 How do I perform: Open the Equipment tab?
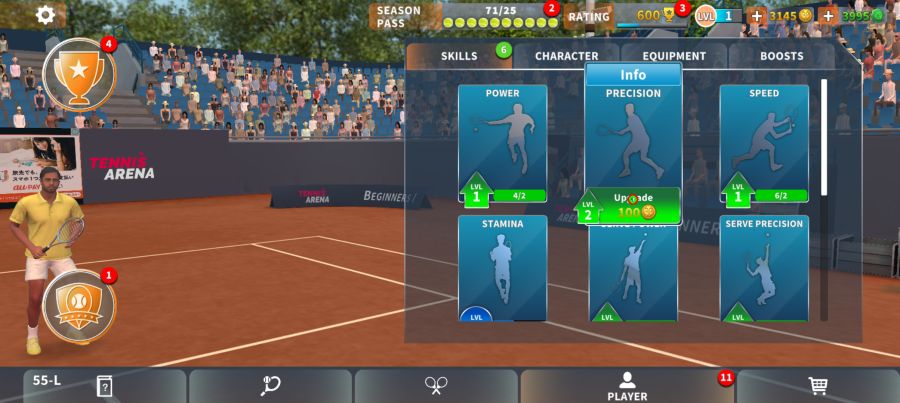click(674, 56)
